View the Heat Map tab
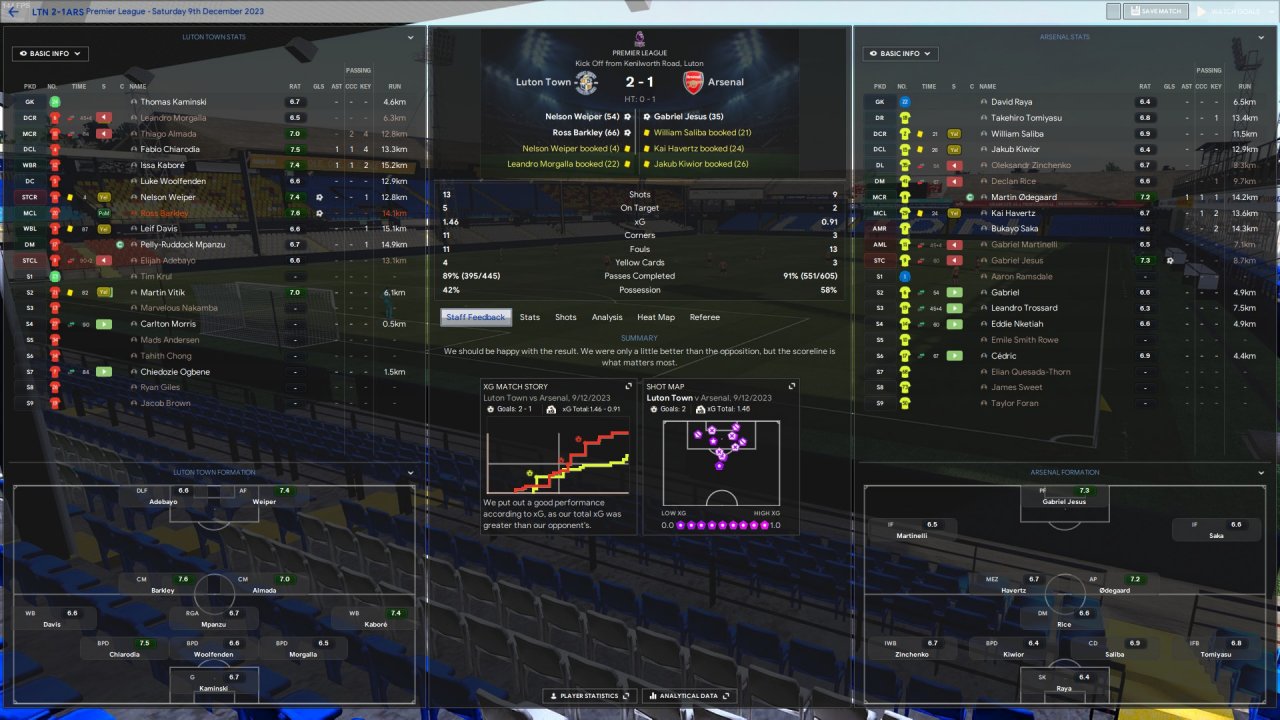This screenshot has height=720, width=1280. point(656,317)
